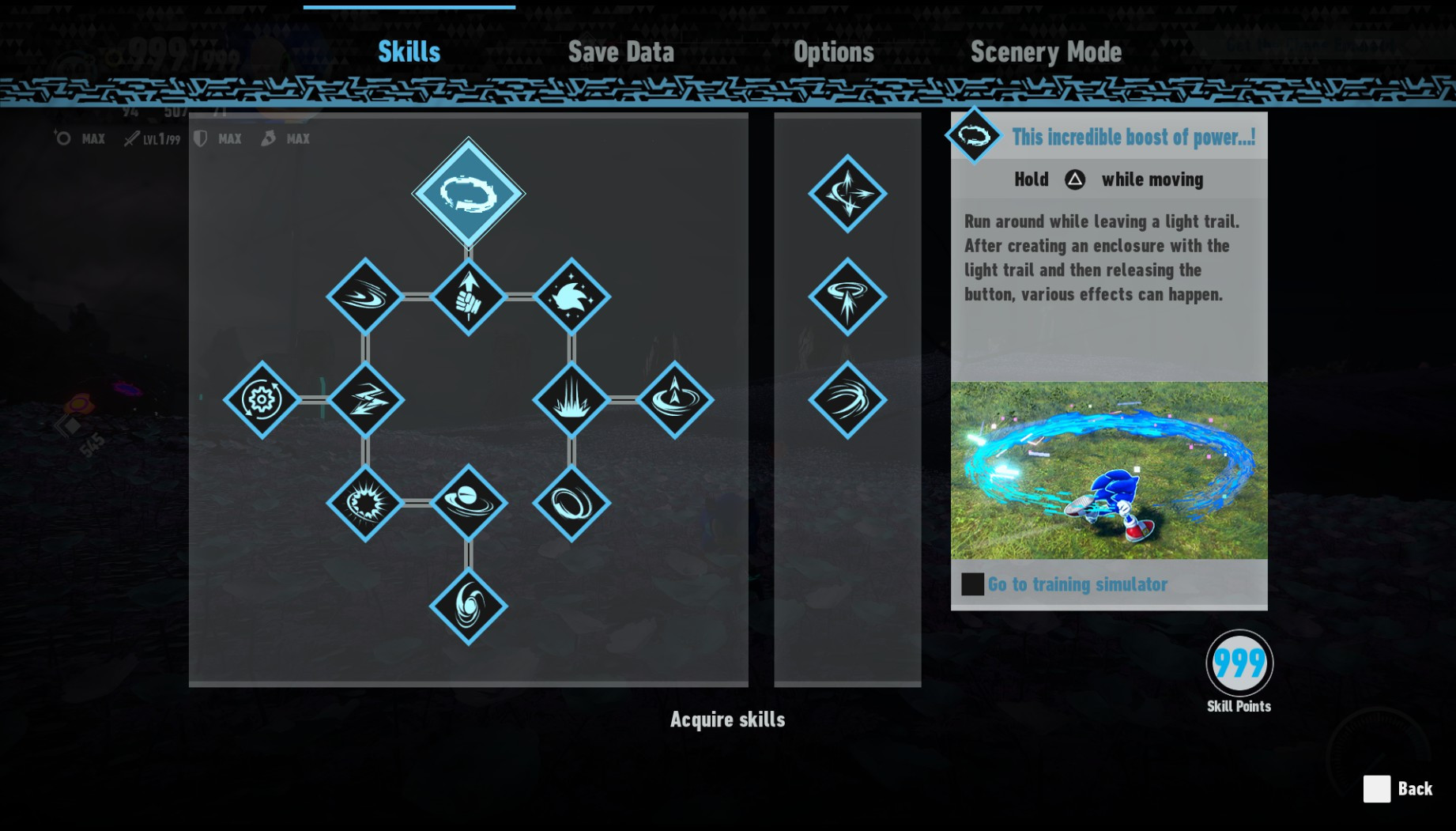Go to training simulator

coord(1077,584)
